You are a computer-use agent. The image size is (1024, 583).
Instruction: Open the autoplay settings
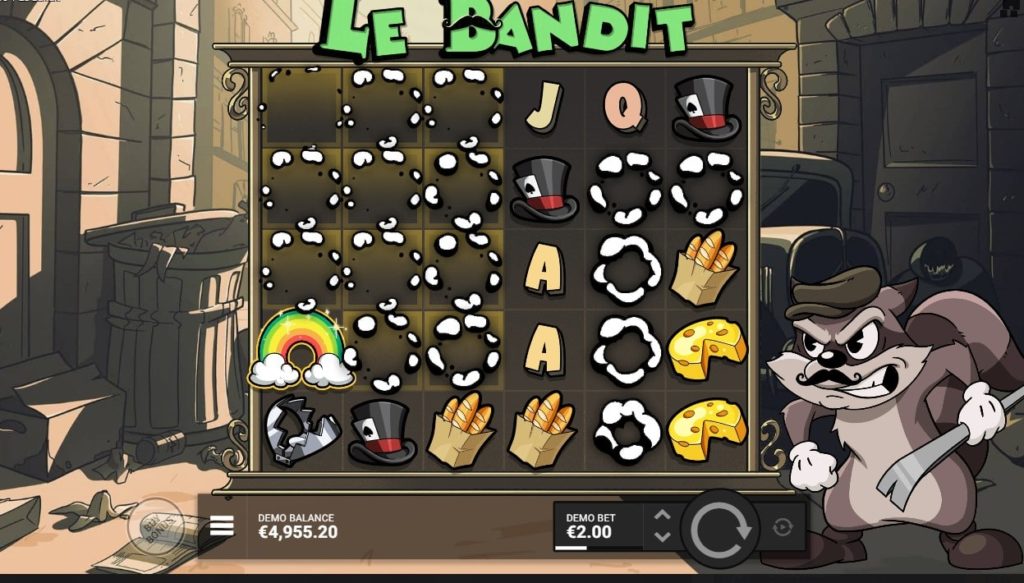(x=782, y=527)
